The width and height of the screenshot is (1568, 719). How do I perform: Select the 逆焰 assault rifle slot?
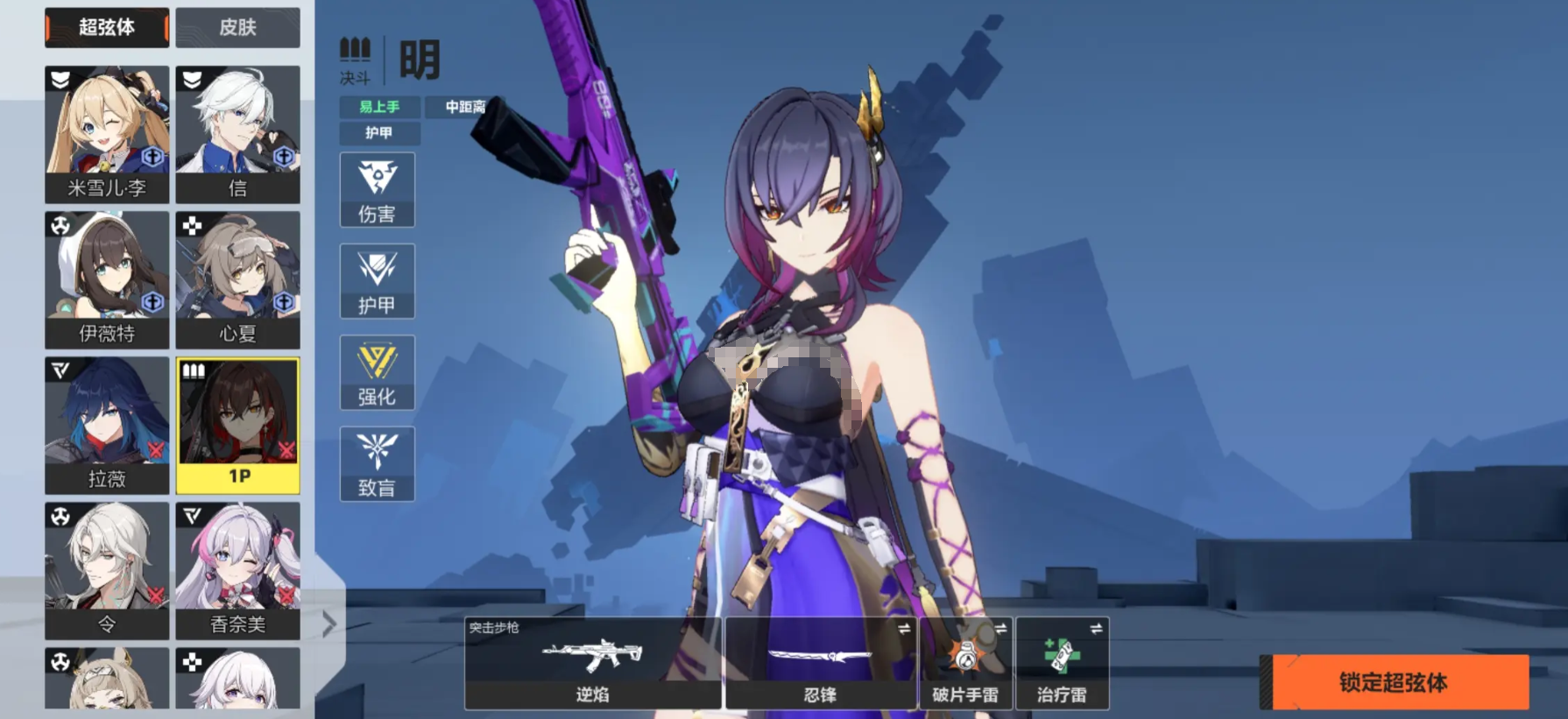coord(593,663)
